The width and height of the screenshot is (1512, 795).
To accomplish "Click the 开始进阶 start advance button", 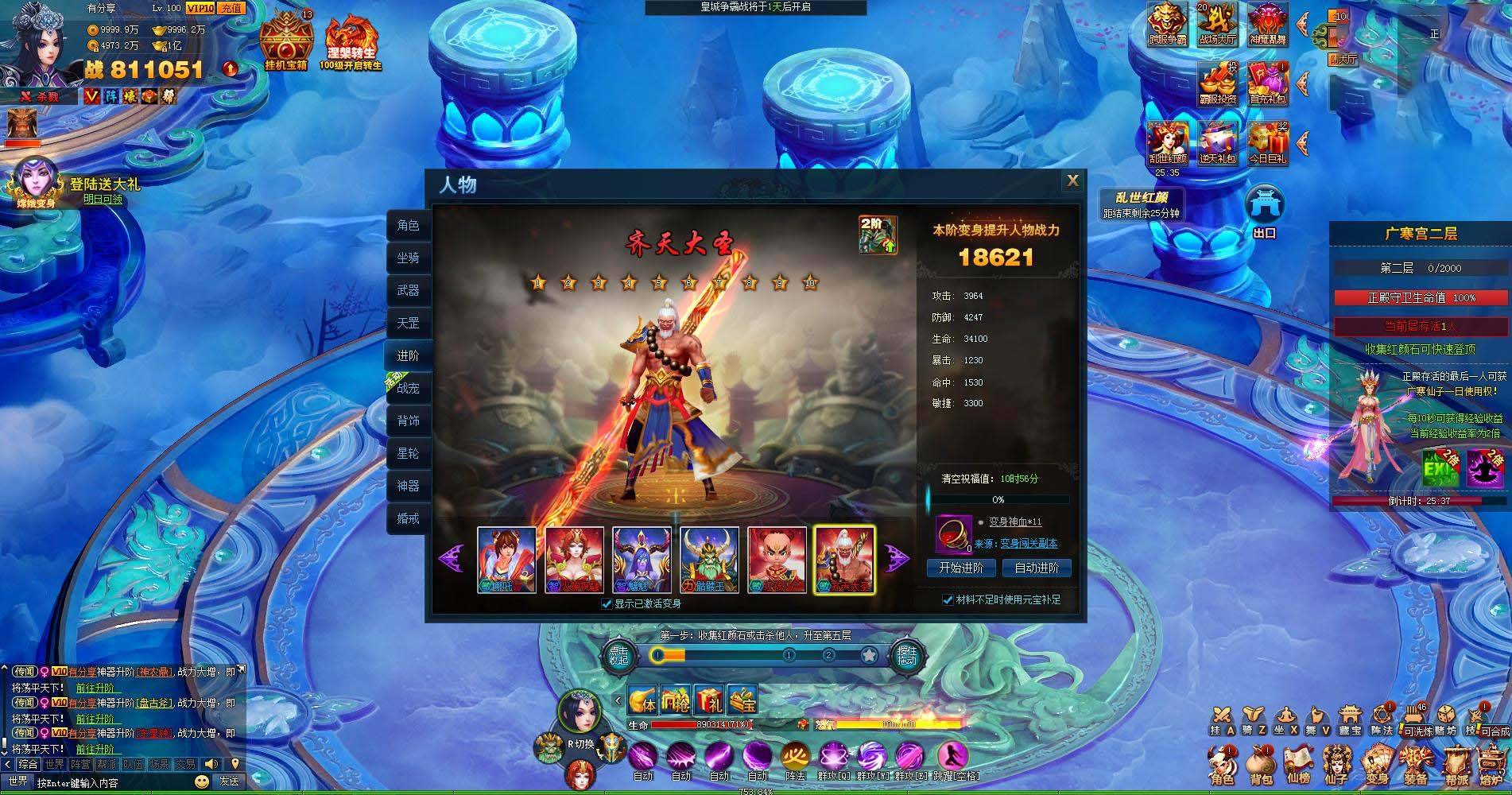I will 960,568.
